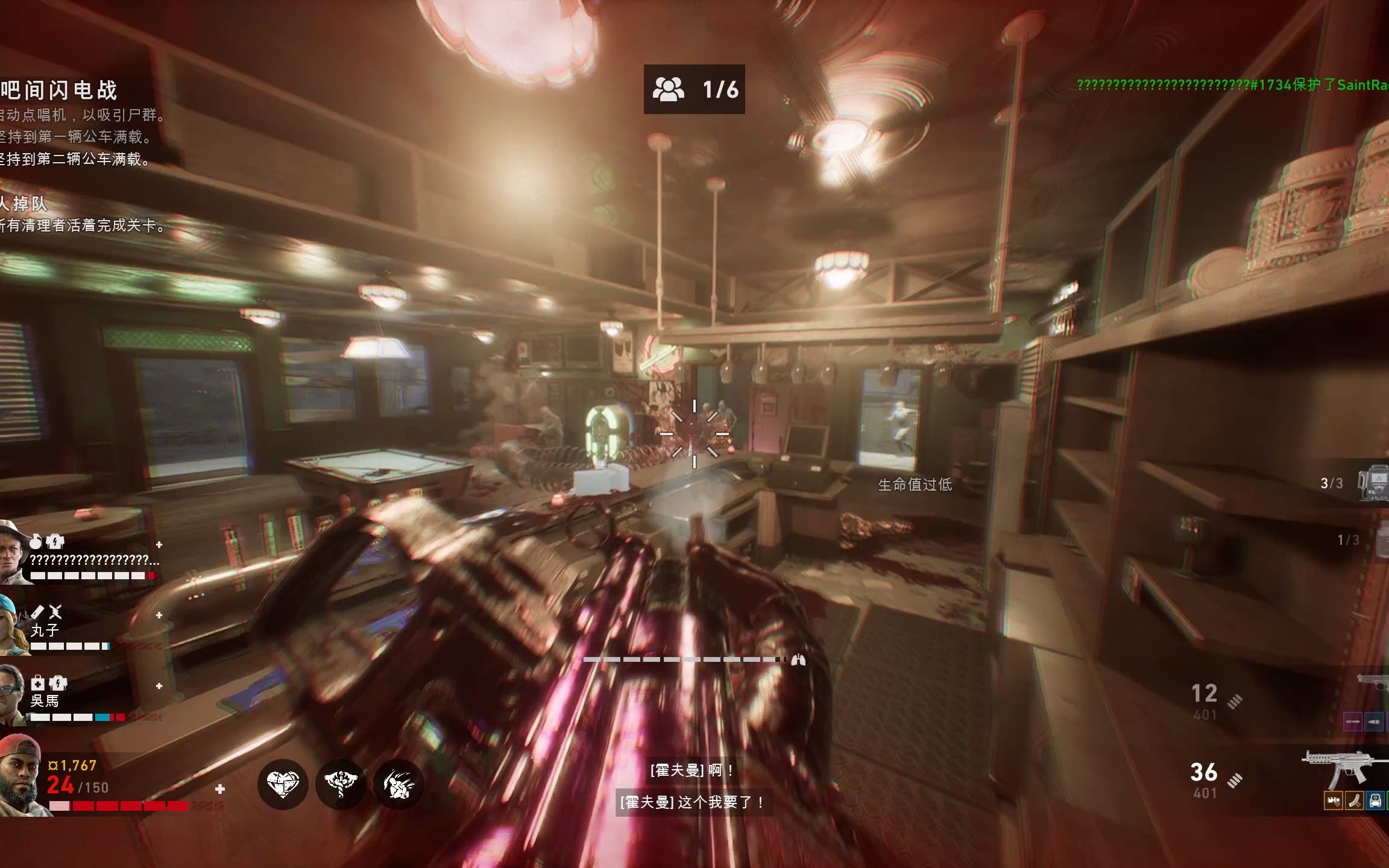The width and height of the screenshot is (1389, 868).
Task: Select the blue sight attachment icon on MP5
Action: (1375, 801)
